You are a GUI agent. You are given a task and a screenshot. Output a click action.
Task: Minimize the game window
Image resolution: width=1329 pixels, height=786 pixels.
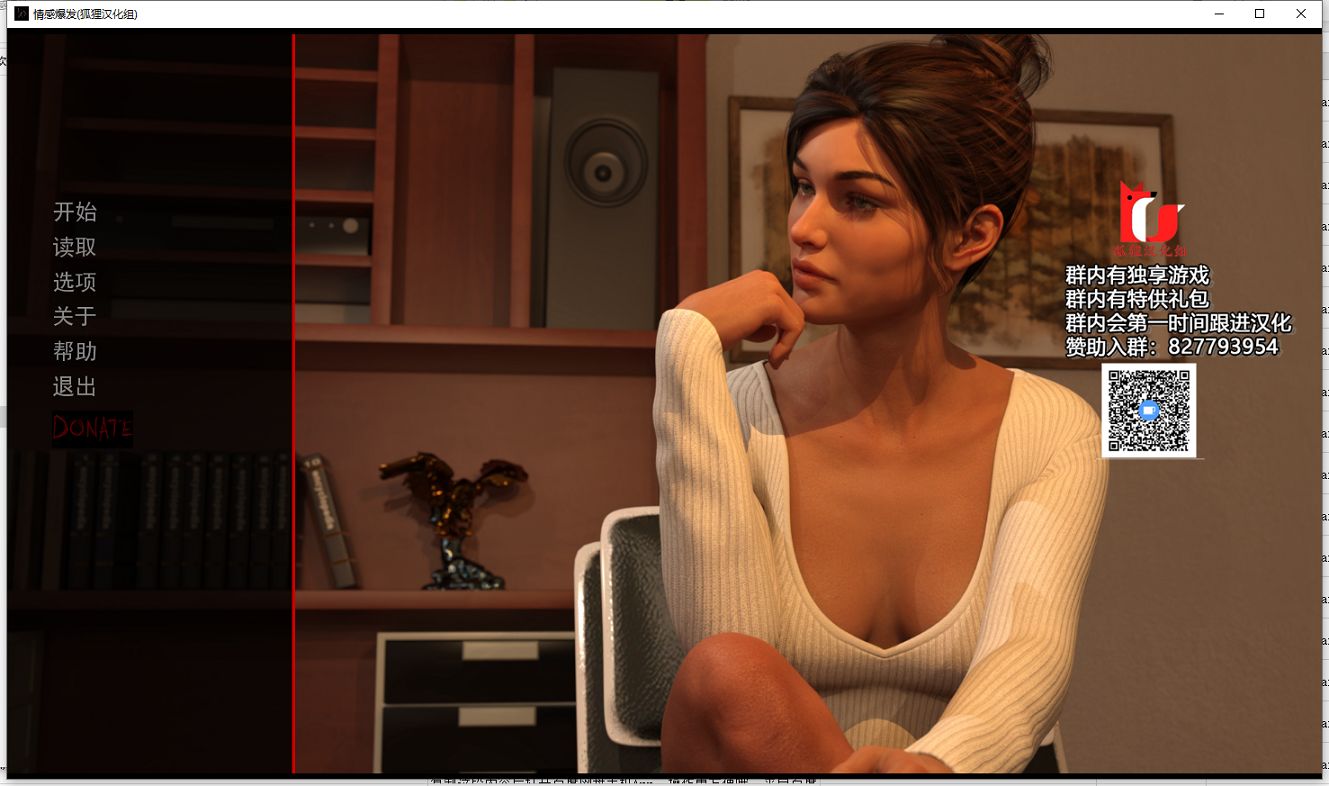(1218, 14)
